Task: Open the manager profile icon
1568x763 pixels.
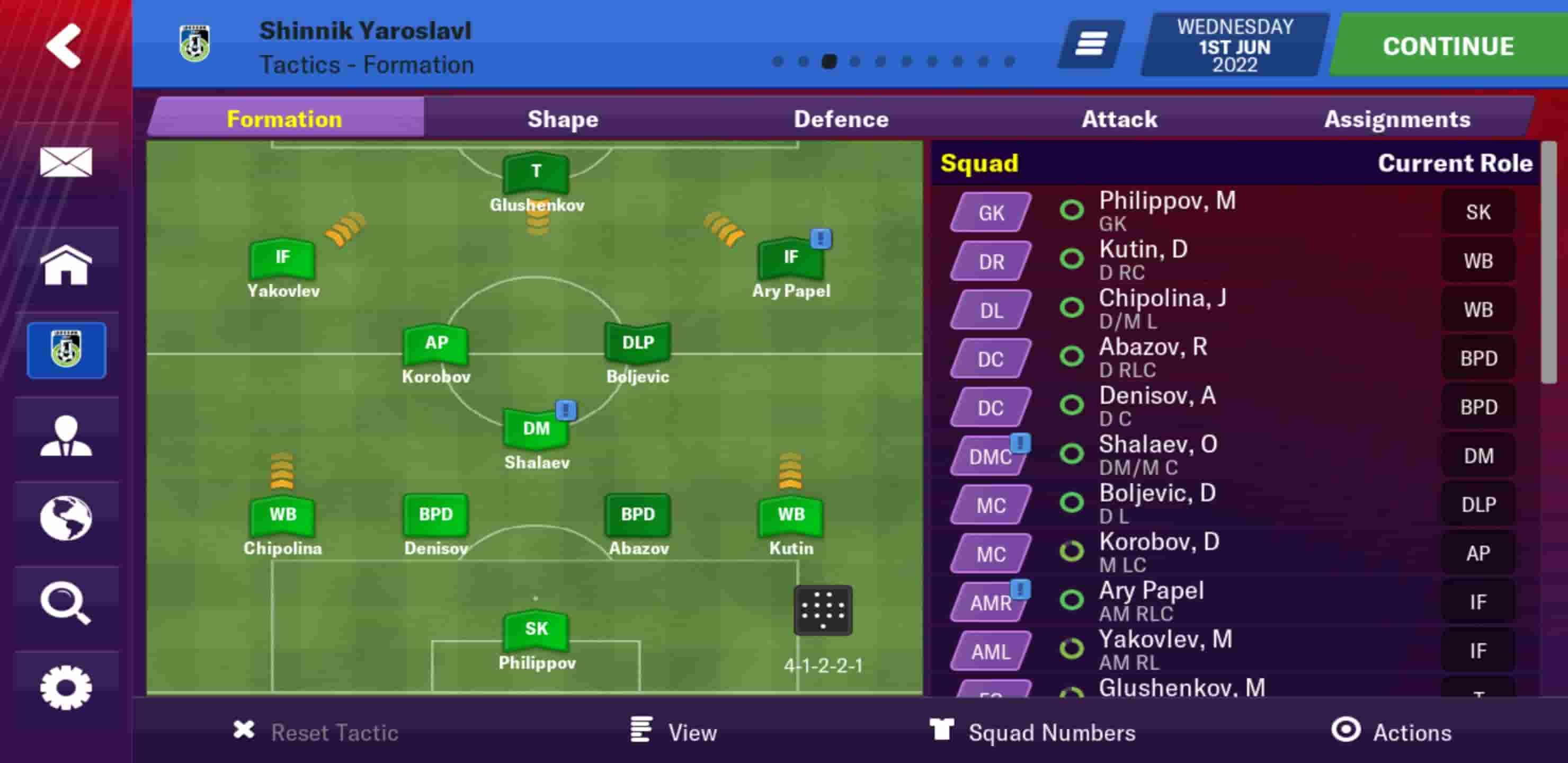Action: pyautogui.click(x=66, y=436)
